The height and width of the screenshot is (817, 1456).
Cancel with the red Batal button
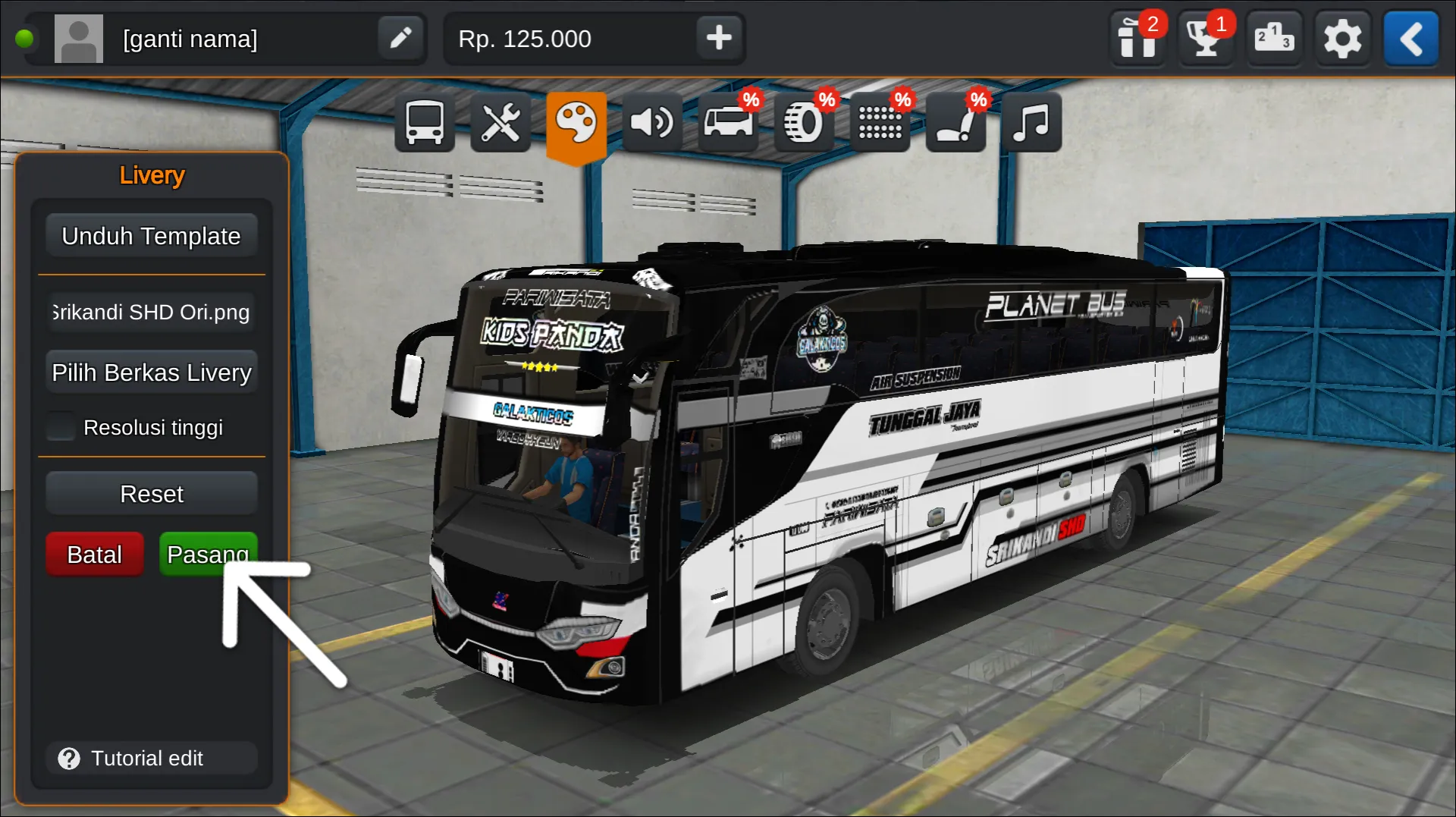click(94, 555)
